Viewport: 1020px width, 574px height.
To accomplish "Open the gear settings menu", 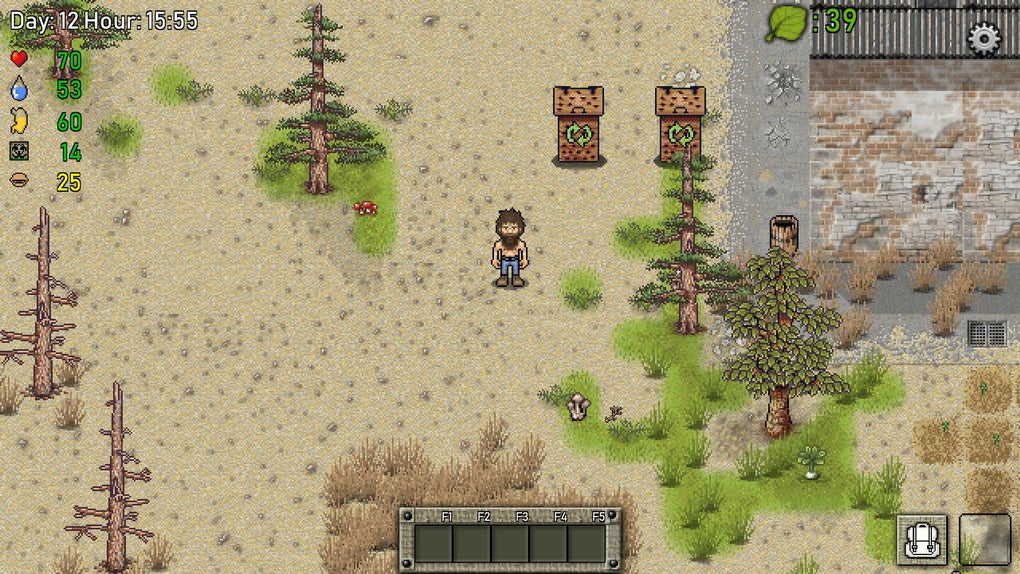I will 984,38.
